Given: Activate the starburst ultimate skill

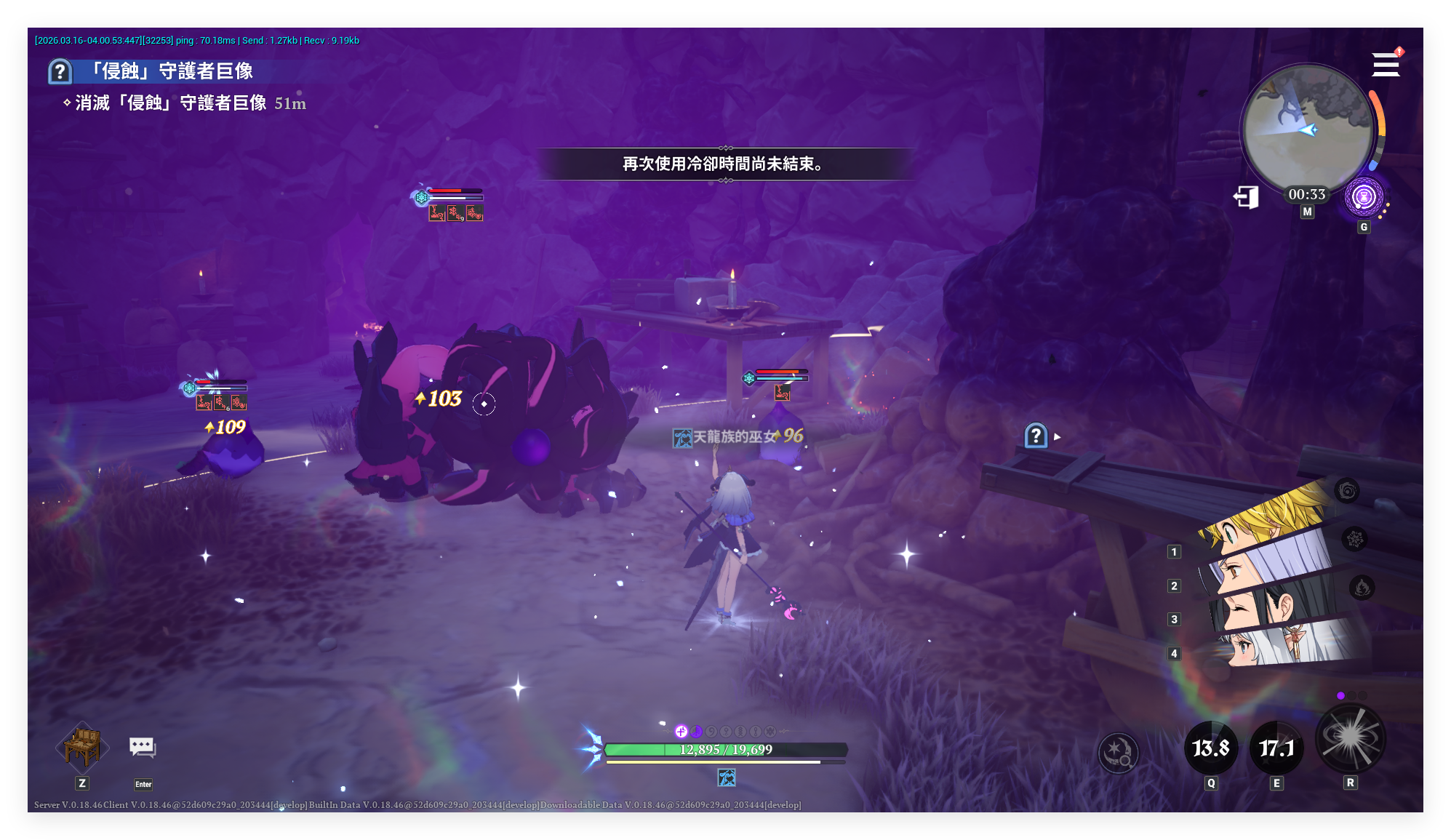Looking at the screenshot, I should click(1351, 738).
